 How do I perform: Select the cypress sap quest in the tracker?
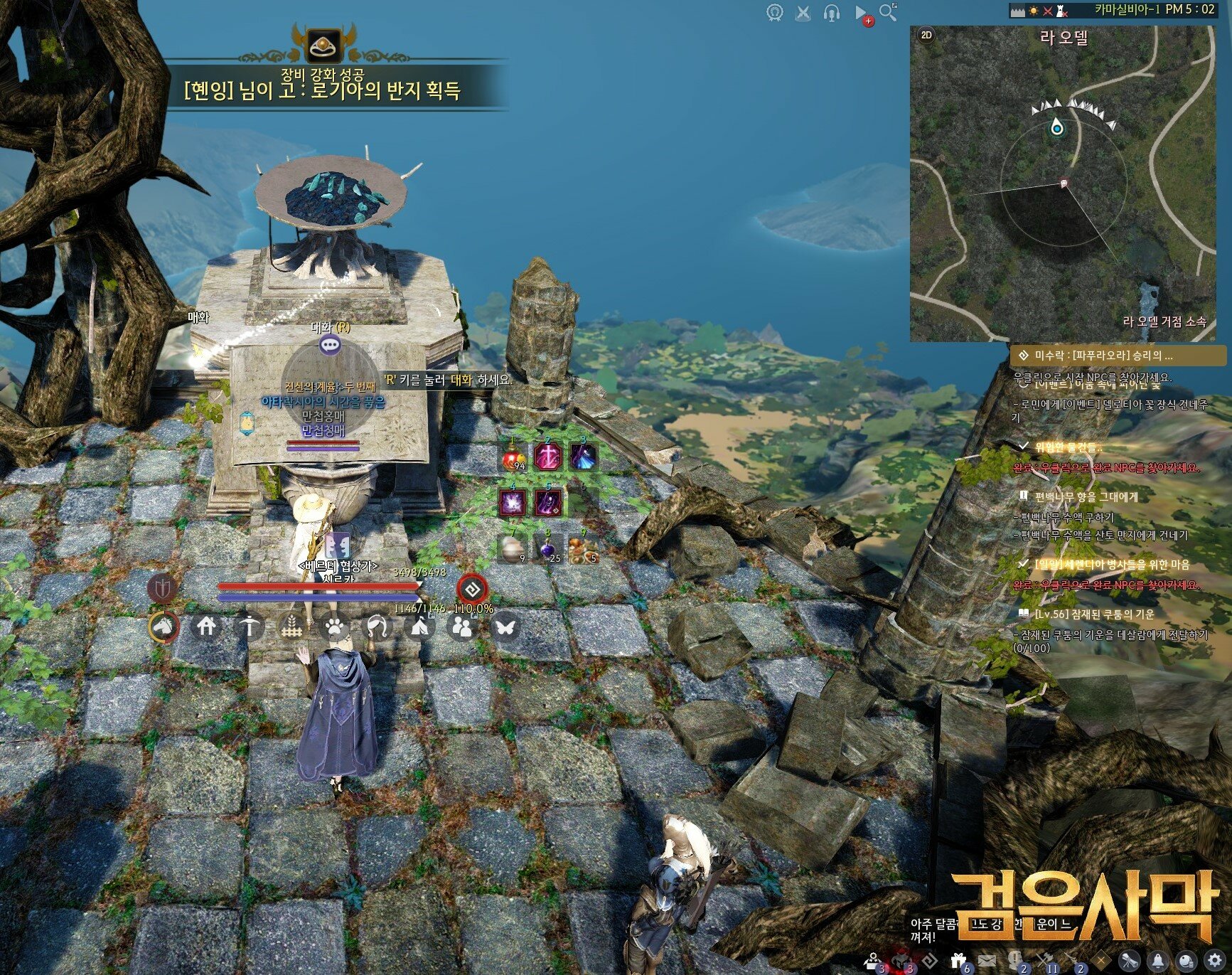tap(1086, 496)
